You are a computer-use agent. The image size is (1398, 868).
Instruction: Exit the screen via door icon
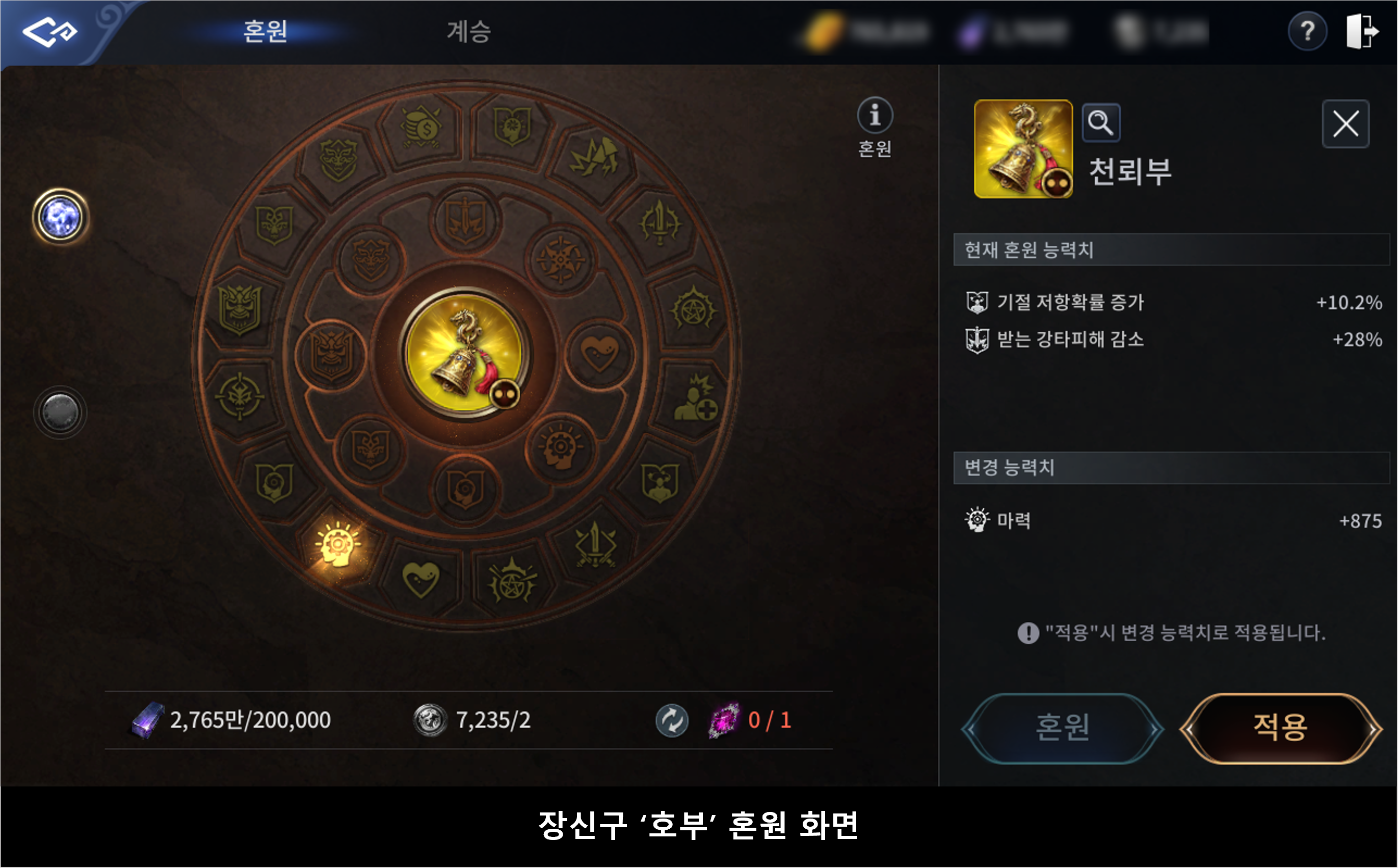pos(1361,31)
